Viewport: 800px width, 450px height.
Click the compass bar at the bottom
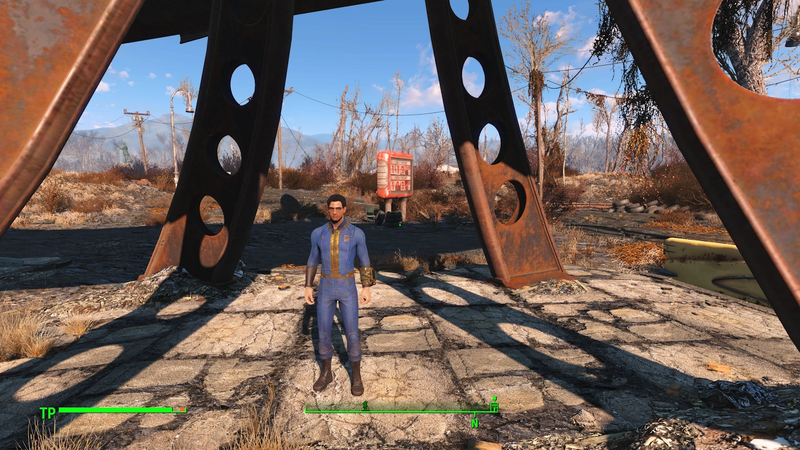[401, 410]
